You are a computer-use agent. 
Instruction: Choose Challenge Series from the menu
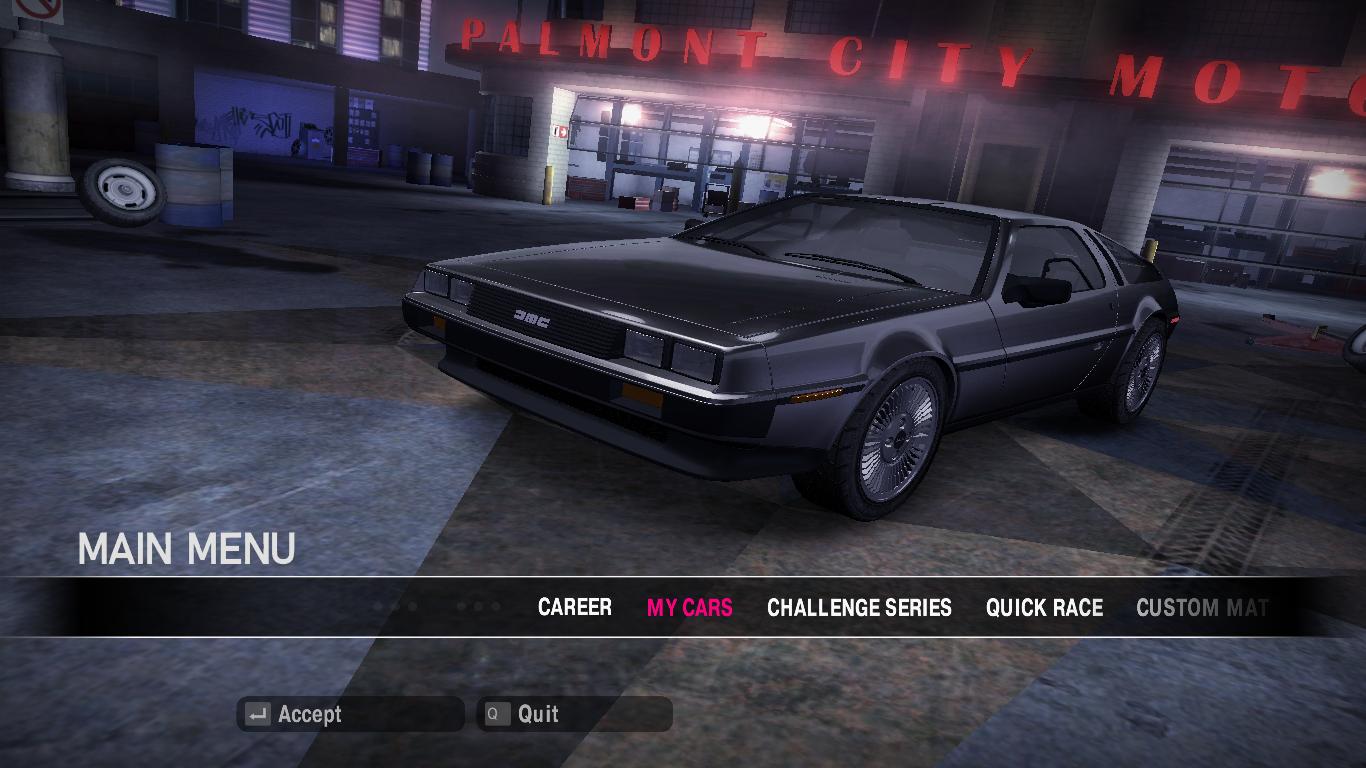859,607
